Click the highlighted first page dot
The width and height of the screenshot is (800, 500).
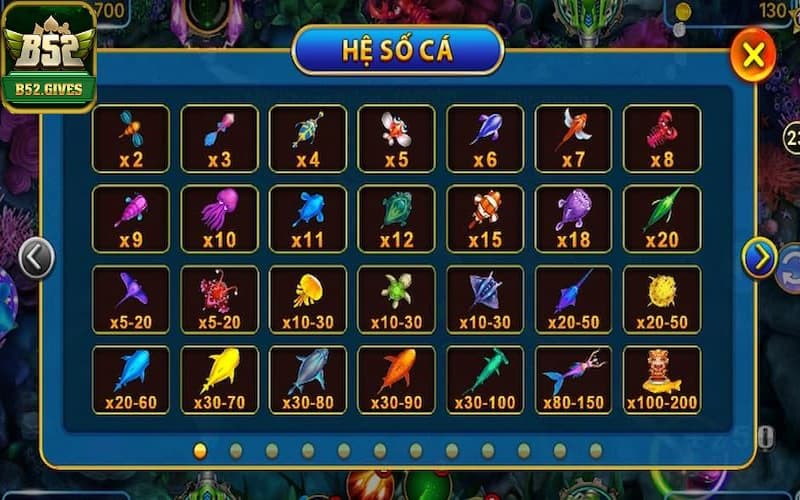click(x=200, y=450)
